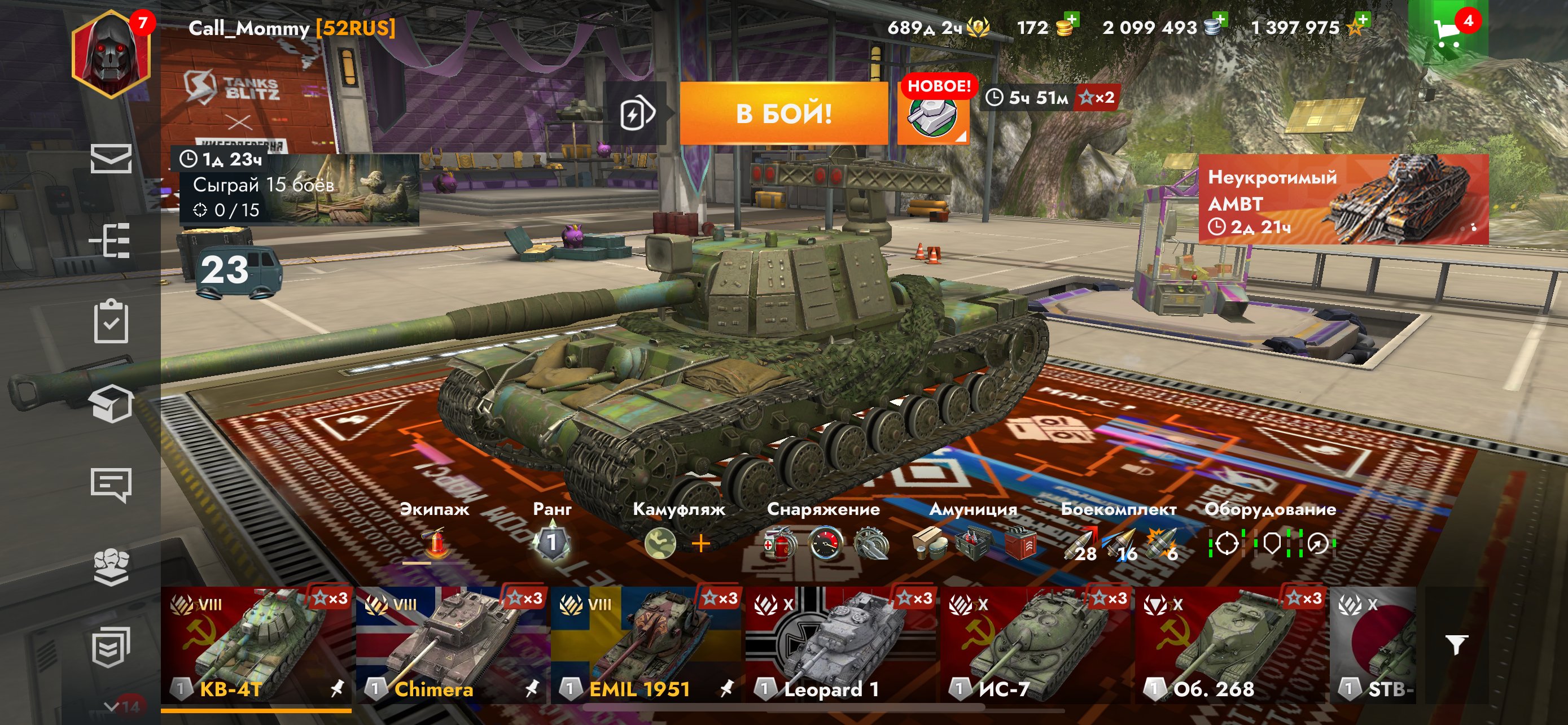Start battle with the В БОЙ! button
The height and width of the screenshot is (725, 1568).
click(x=783, y=113)
